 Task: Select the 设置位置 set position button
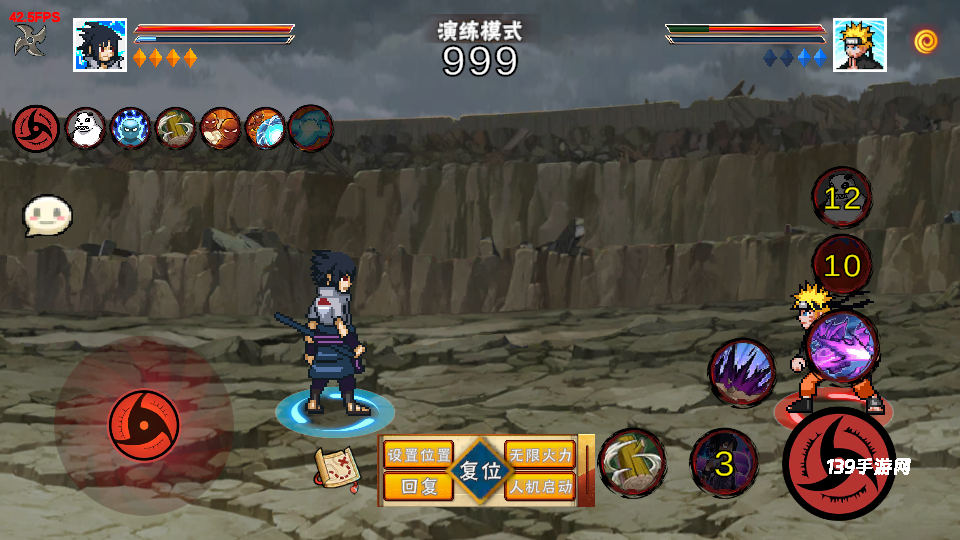click(419, 455)
